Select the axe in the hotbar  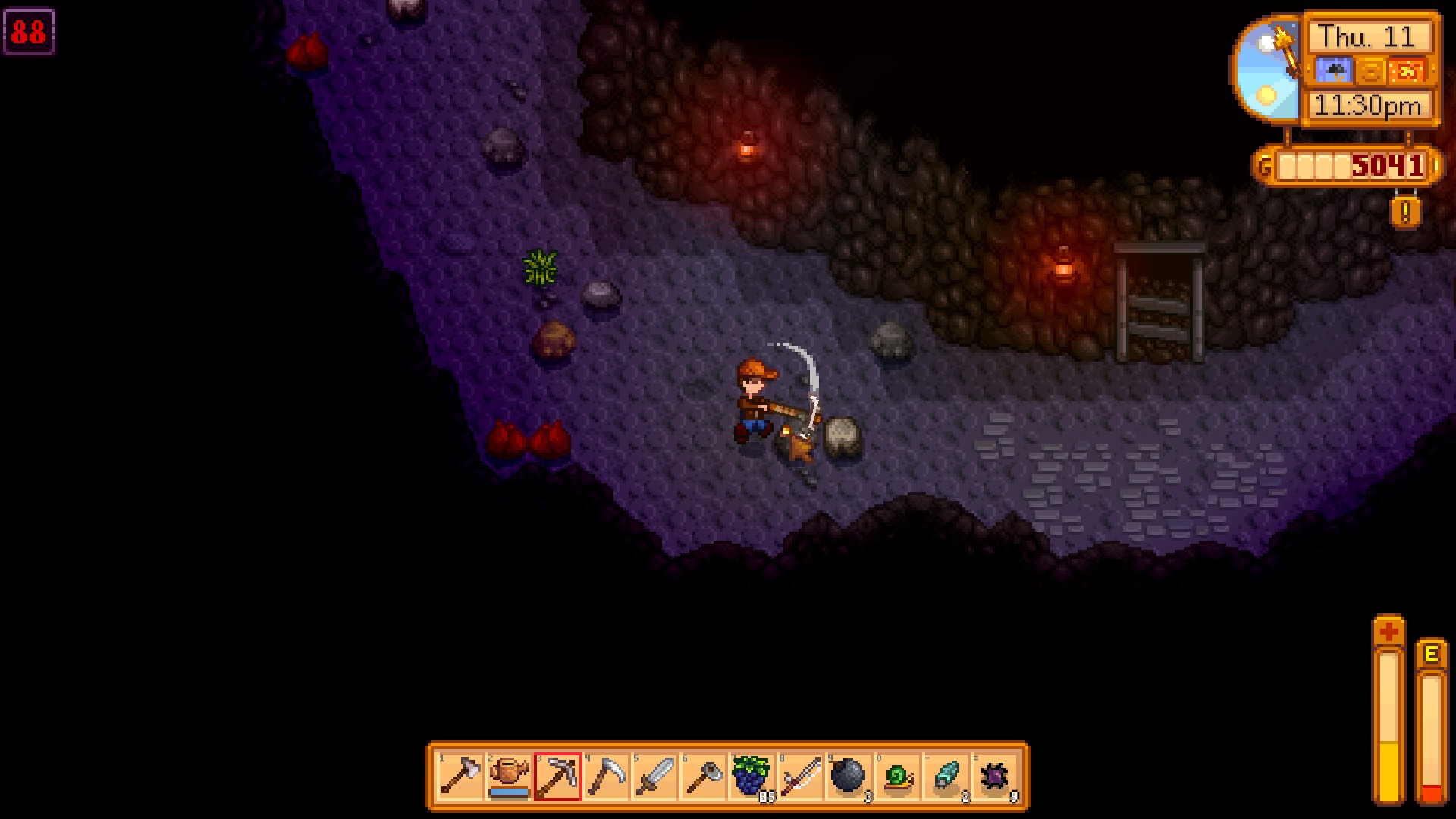click(460, 777)
